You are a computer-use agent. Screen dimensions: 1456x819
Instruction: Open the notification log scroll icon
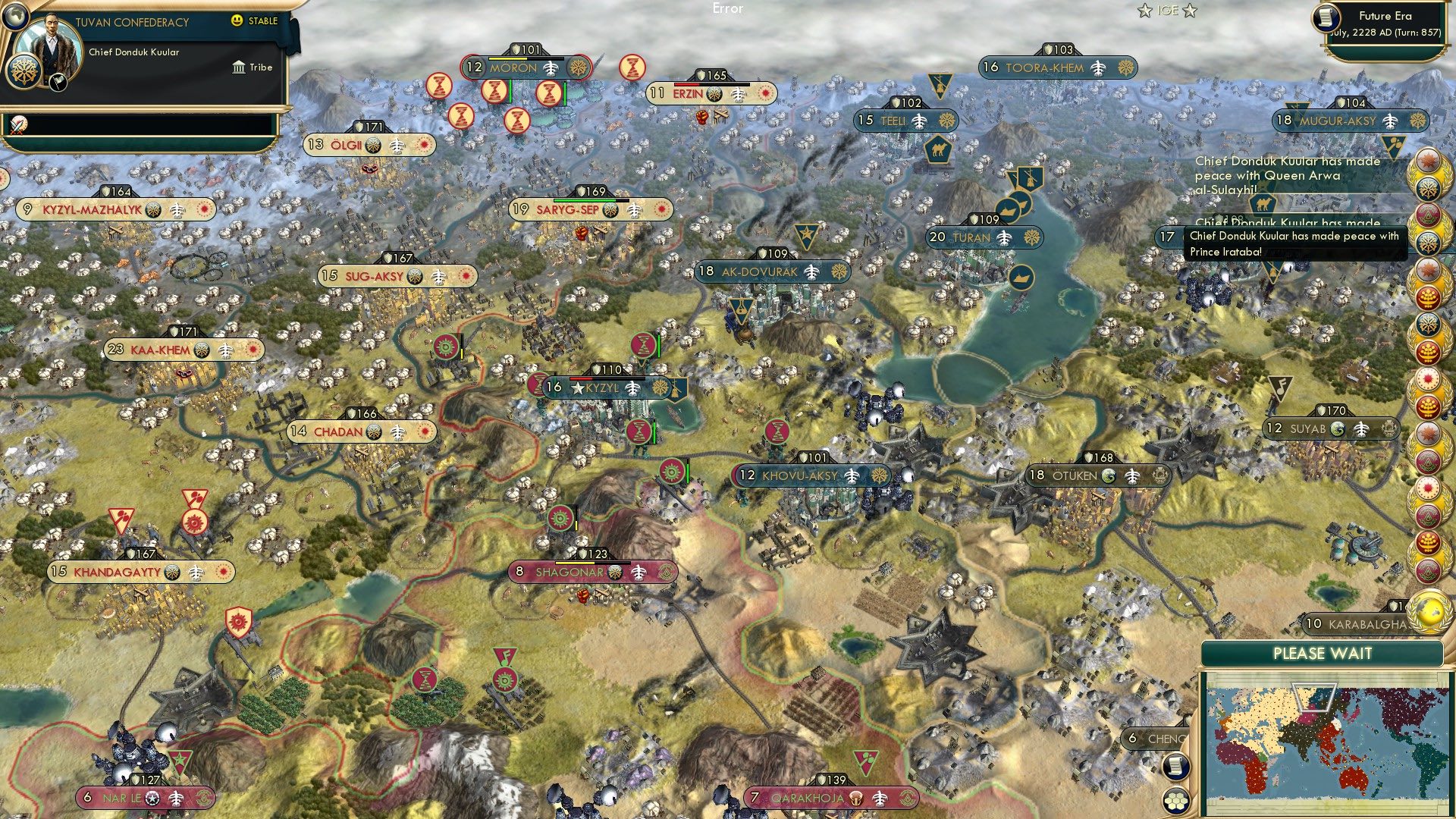click(1176, 767)
